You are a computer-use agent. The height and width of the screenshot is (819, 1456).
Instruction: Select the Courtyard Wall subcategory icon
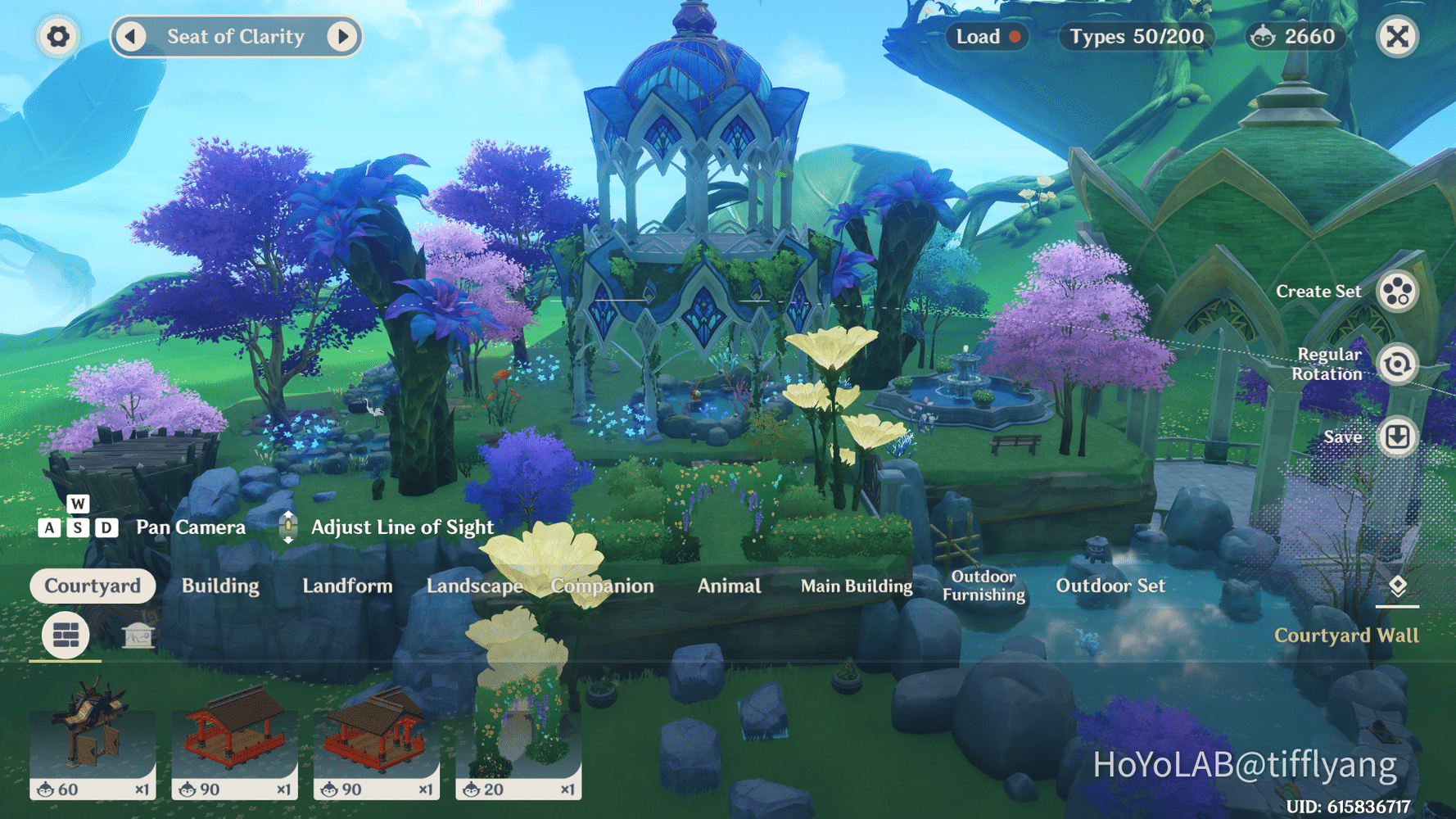(x=66, y=635)
